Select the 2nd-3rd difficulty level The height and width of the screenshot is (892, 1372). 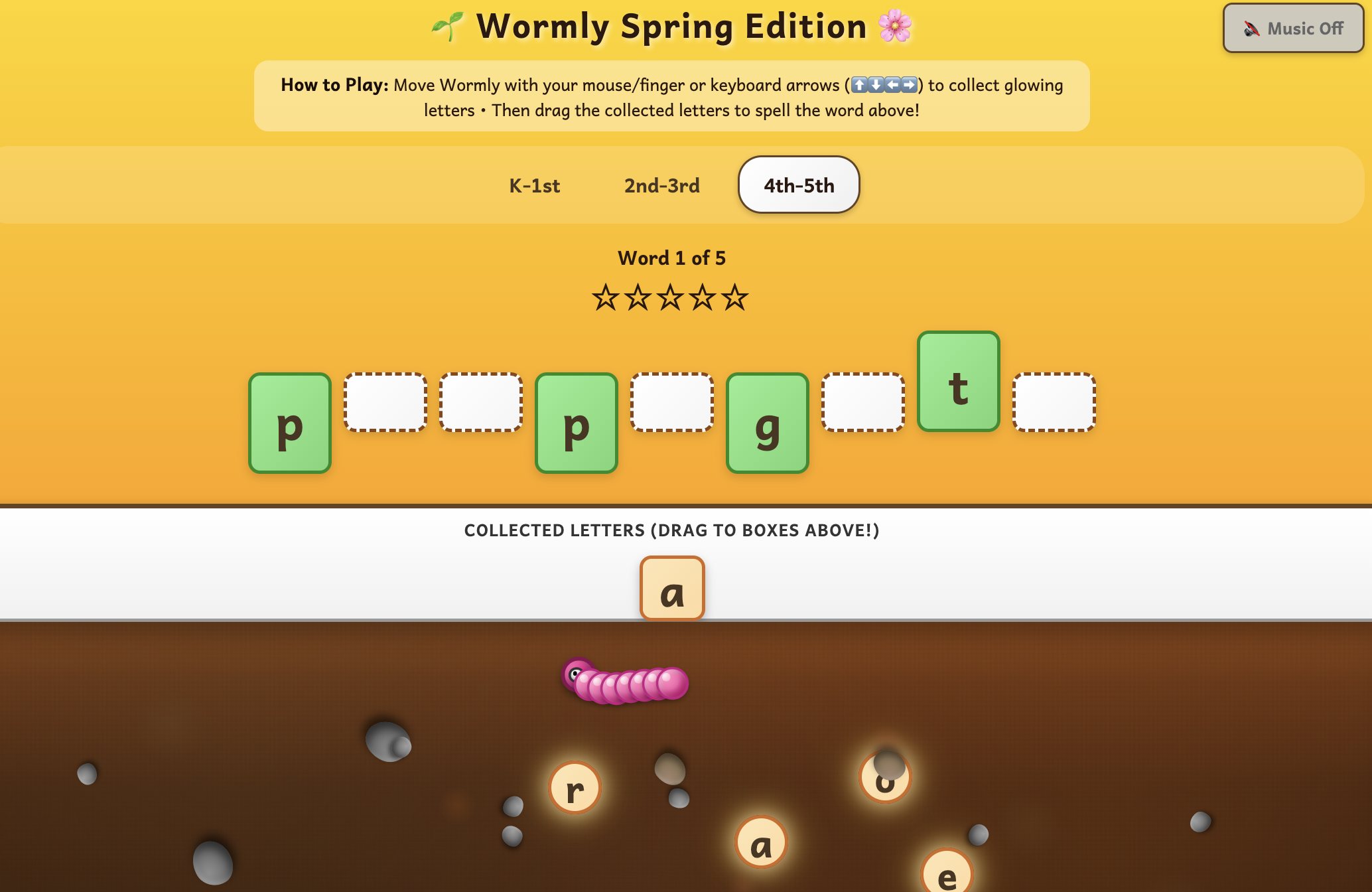point(661,185)
